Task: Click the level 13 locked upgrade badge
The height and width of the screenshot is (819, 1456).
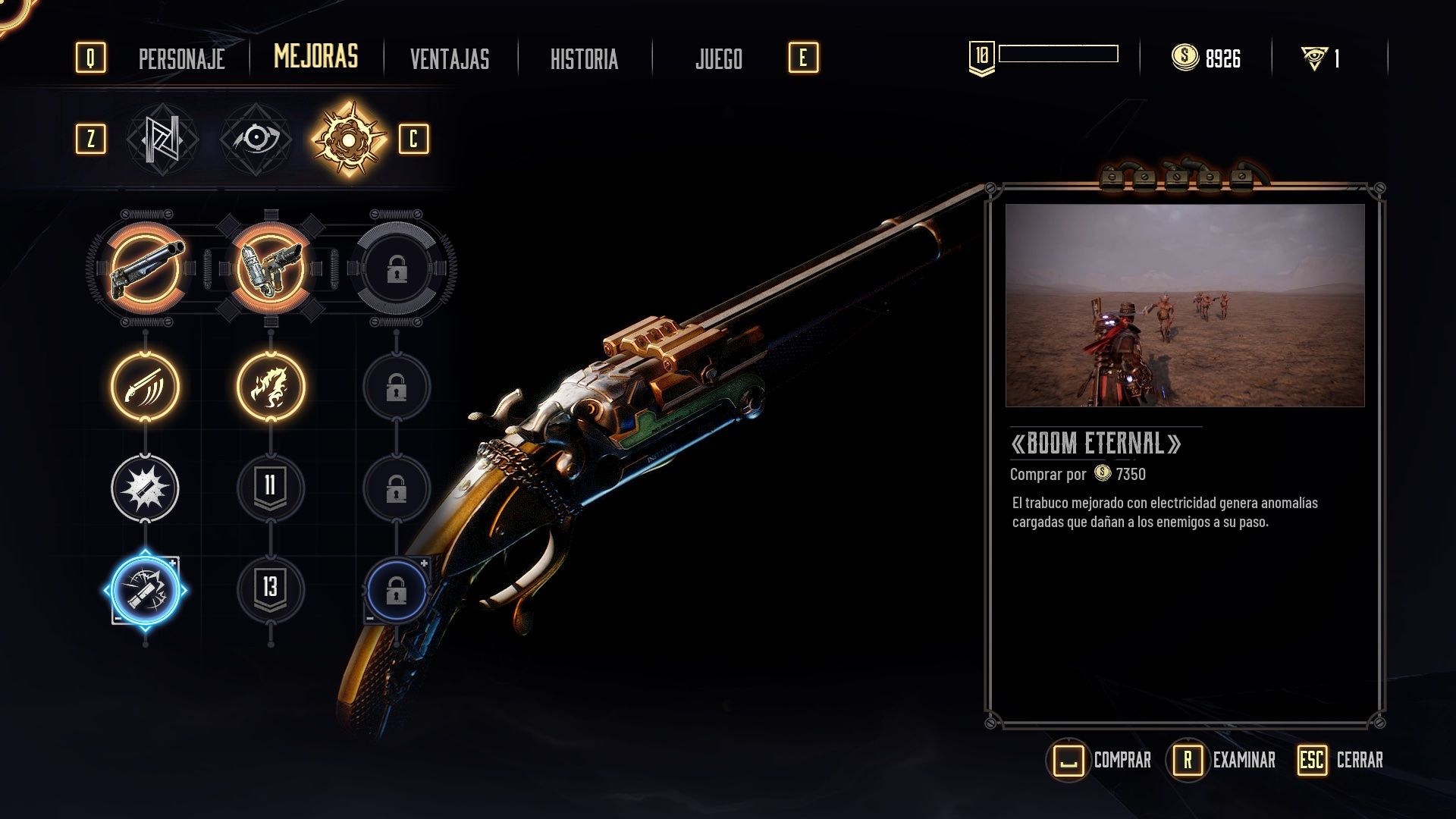Action: pos(269,591)
